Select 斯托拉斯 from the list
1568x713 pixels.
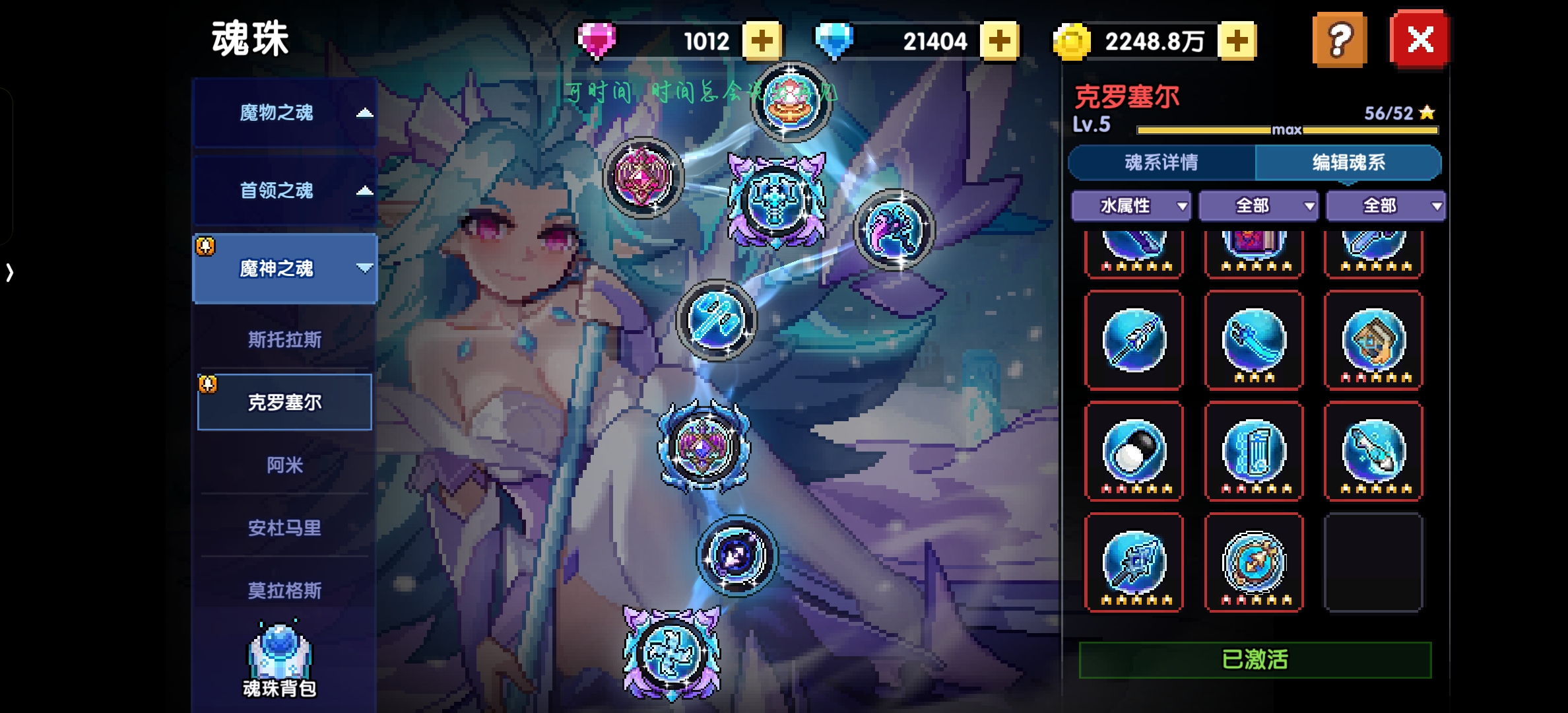point(284,340)
